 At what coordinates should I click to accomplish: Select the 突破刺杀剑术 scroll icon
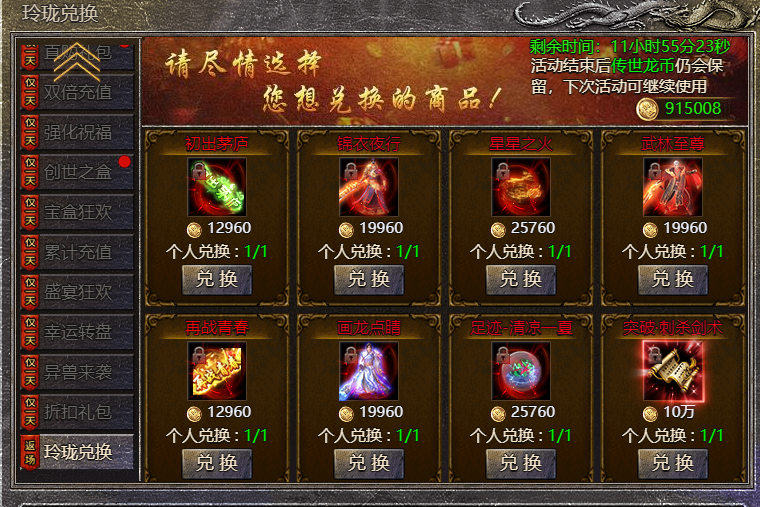[x=673, y=371]
